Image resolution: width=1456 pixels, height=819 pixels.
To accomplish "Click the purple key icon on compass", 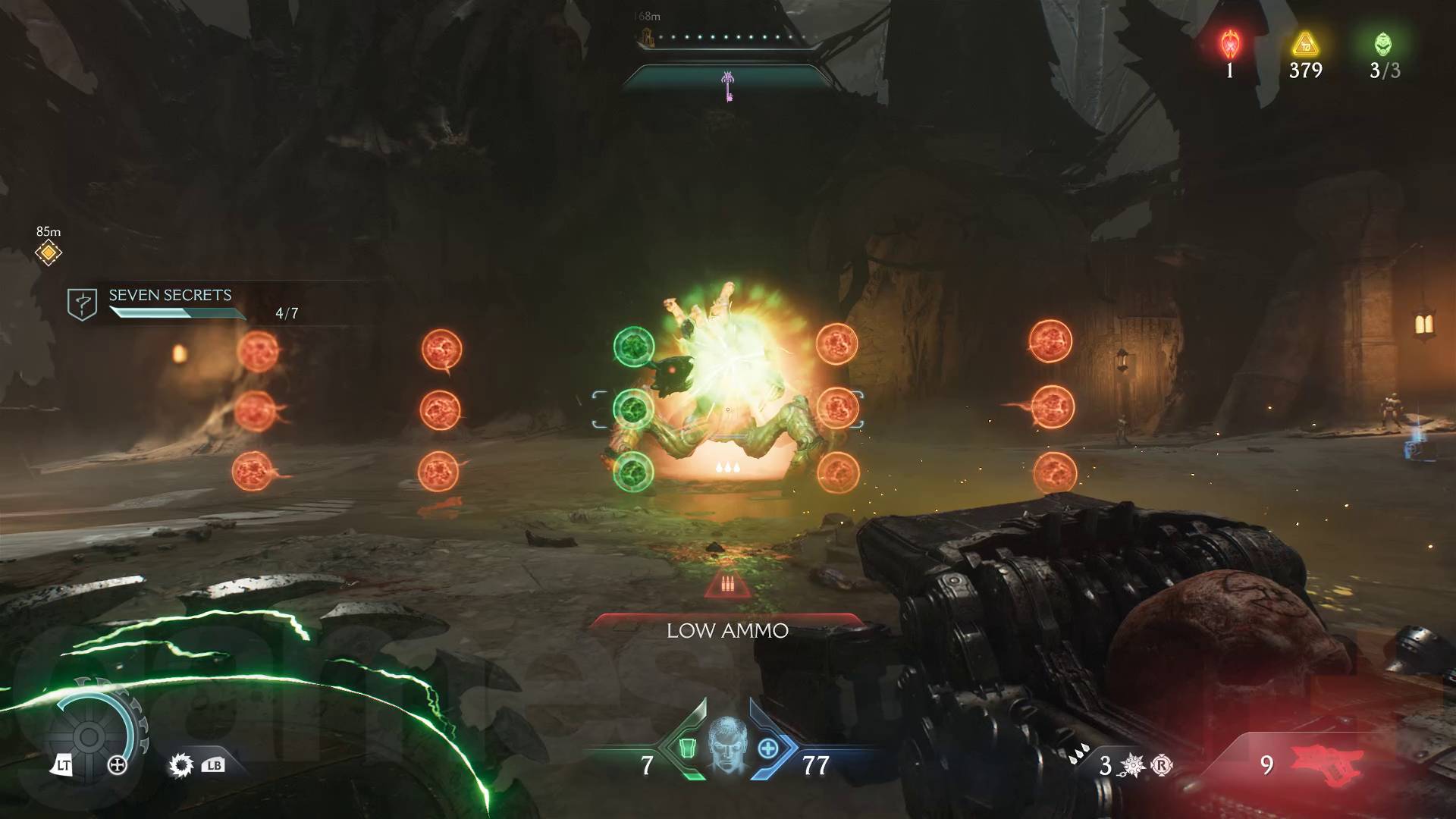I will pos(728,85).
